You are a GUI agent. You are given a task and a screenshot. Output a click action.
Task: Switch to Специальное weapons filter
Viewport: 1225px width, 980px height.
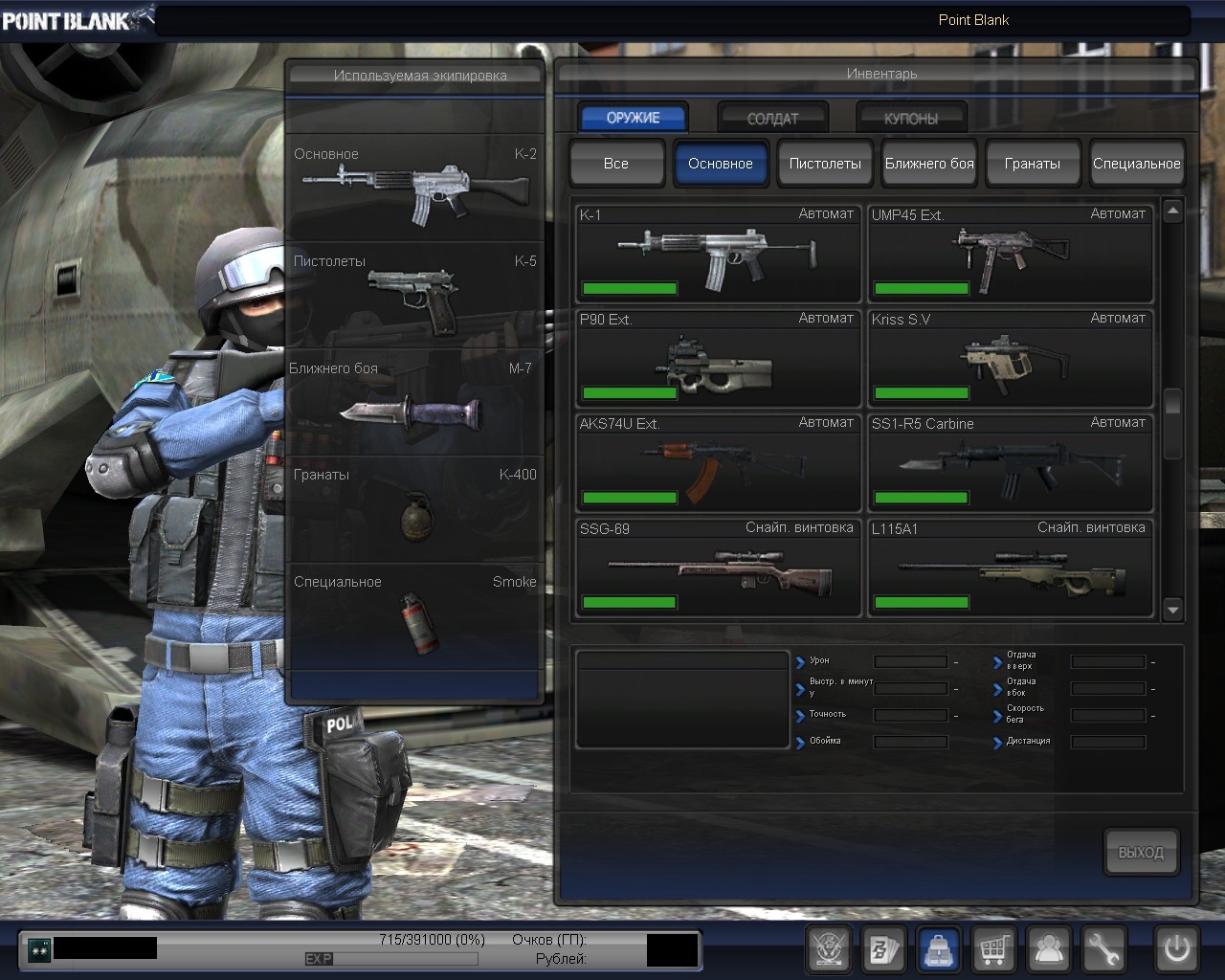point(1136,164)
